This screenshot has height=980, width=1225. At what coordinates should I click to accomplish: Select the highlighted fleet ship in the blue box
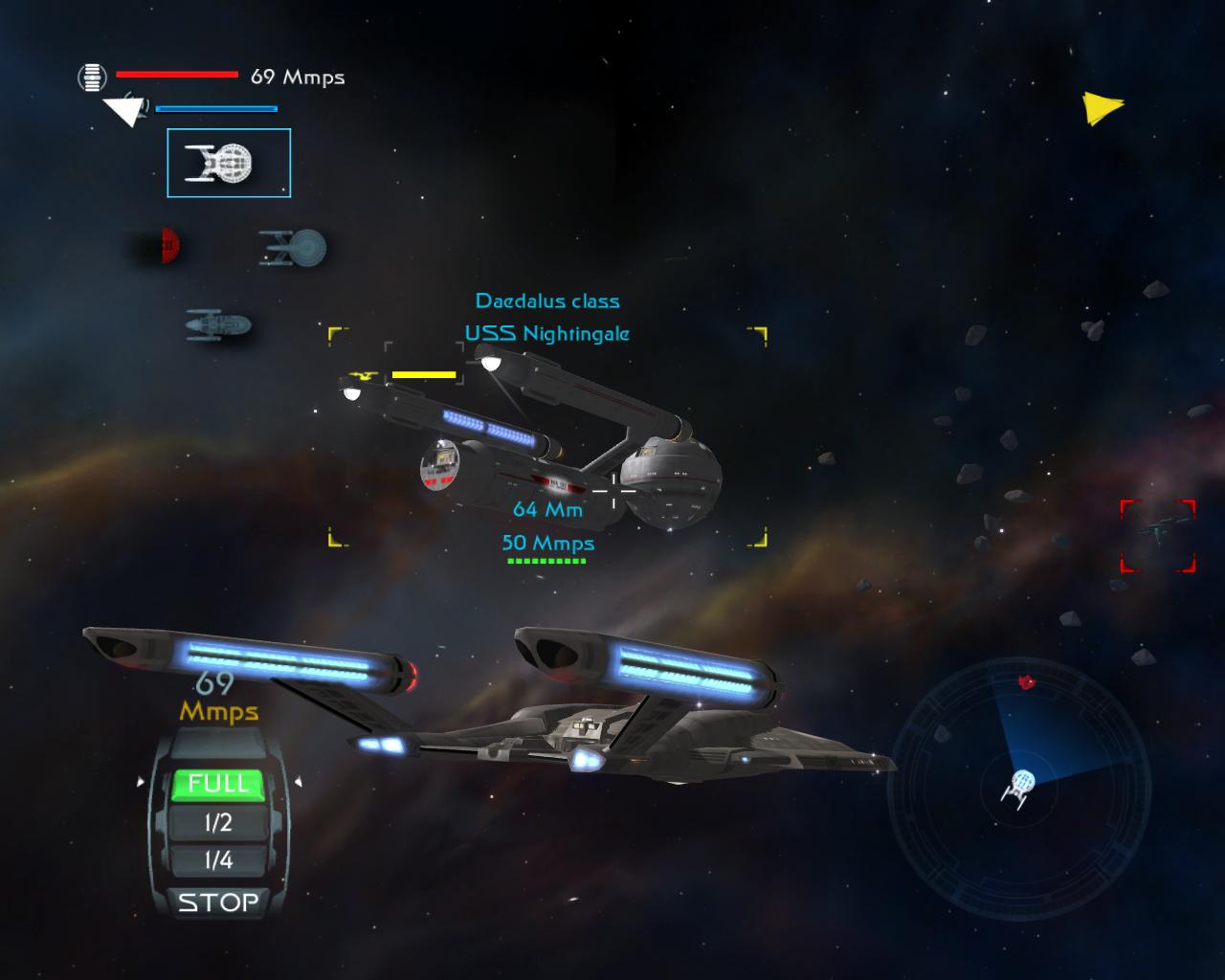pos(229,164)
